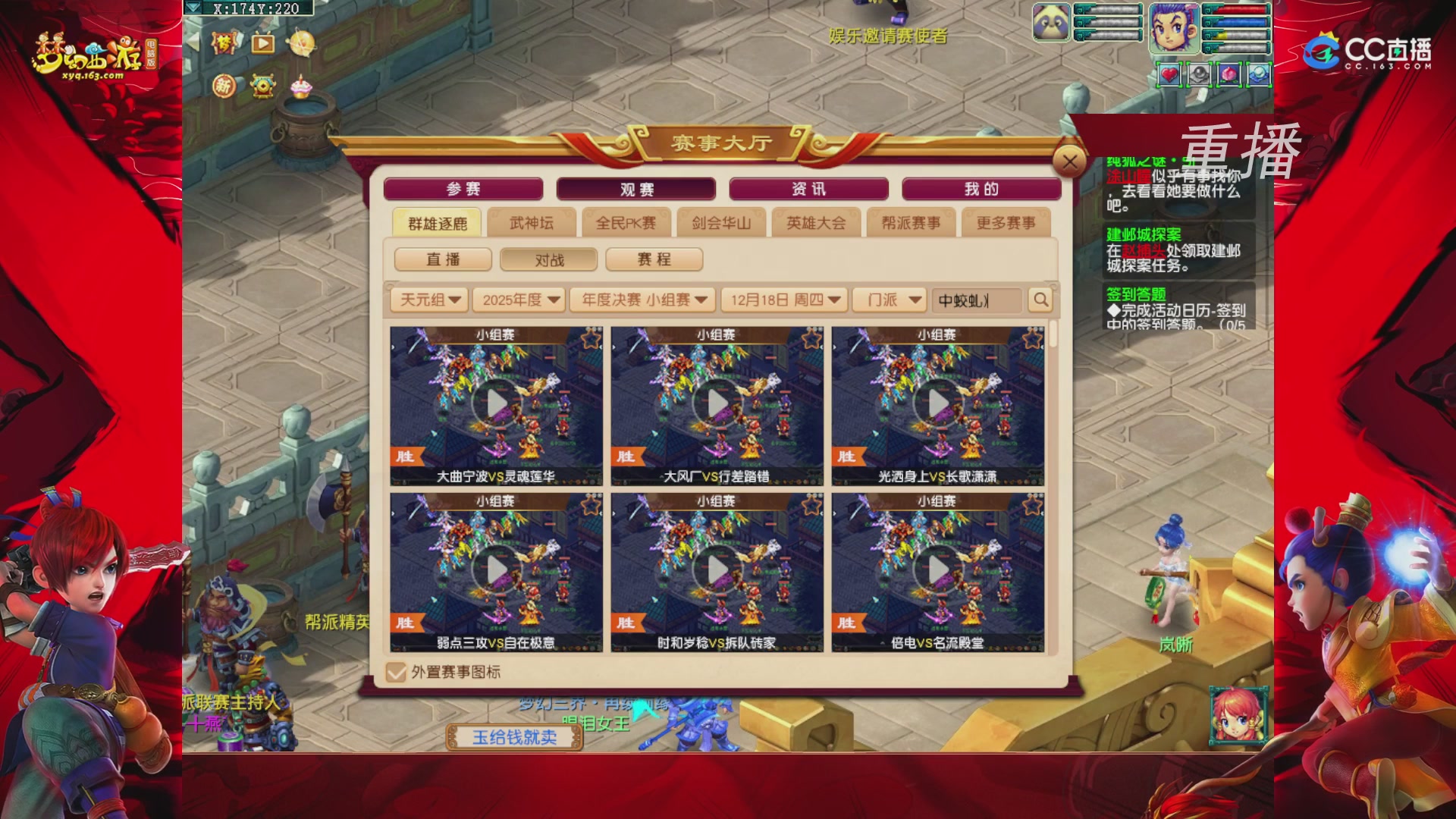Screen dimensions: 1456x819
Task: Click the 对战 button
Action: [x=549, y=259]
